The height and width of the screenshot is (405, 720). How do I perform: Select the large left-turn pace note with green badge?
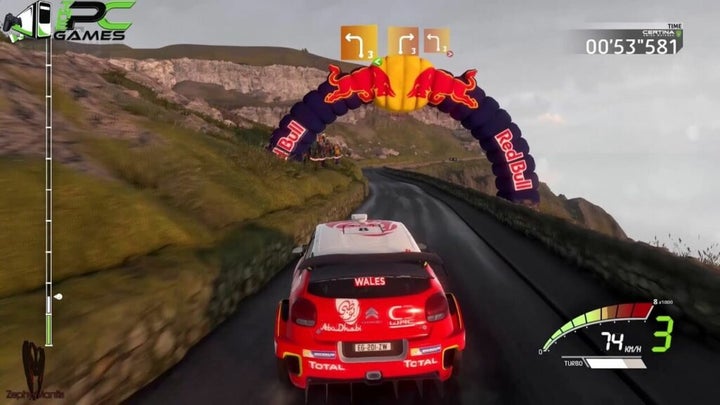359,44
